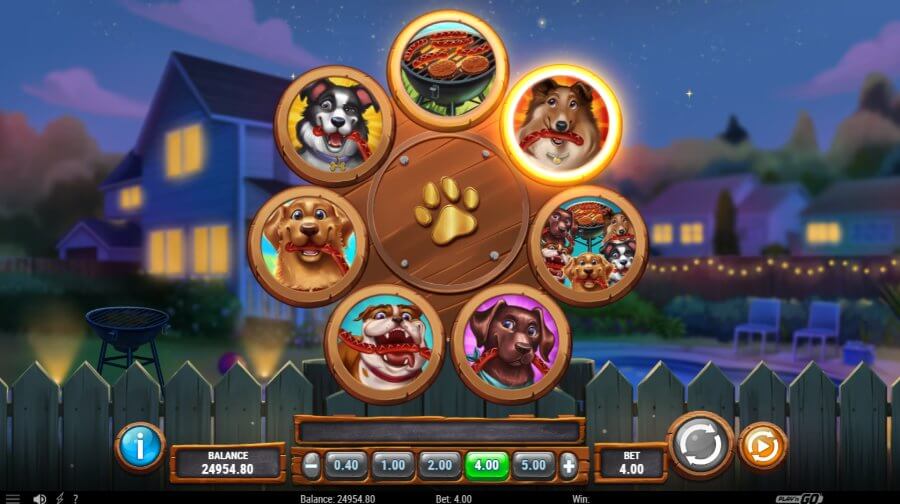The width and height of the screenshot is (900, 504).
Task: Choose the 1.00 bet value
Action: coord(392,465)
